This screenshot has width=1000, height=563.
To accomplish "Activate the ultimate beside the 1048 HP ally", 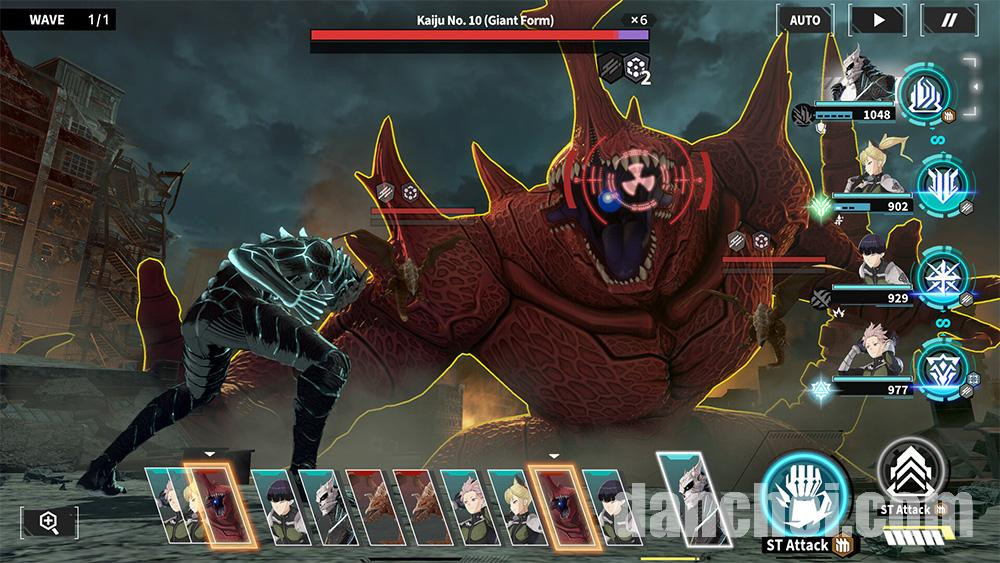I will tap(927, 96).
